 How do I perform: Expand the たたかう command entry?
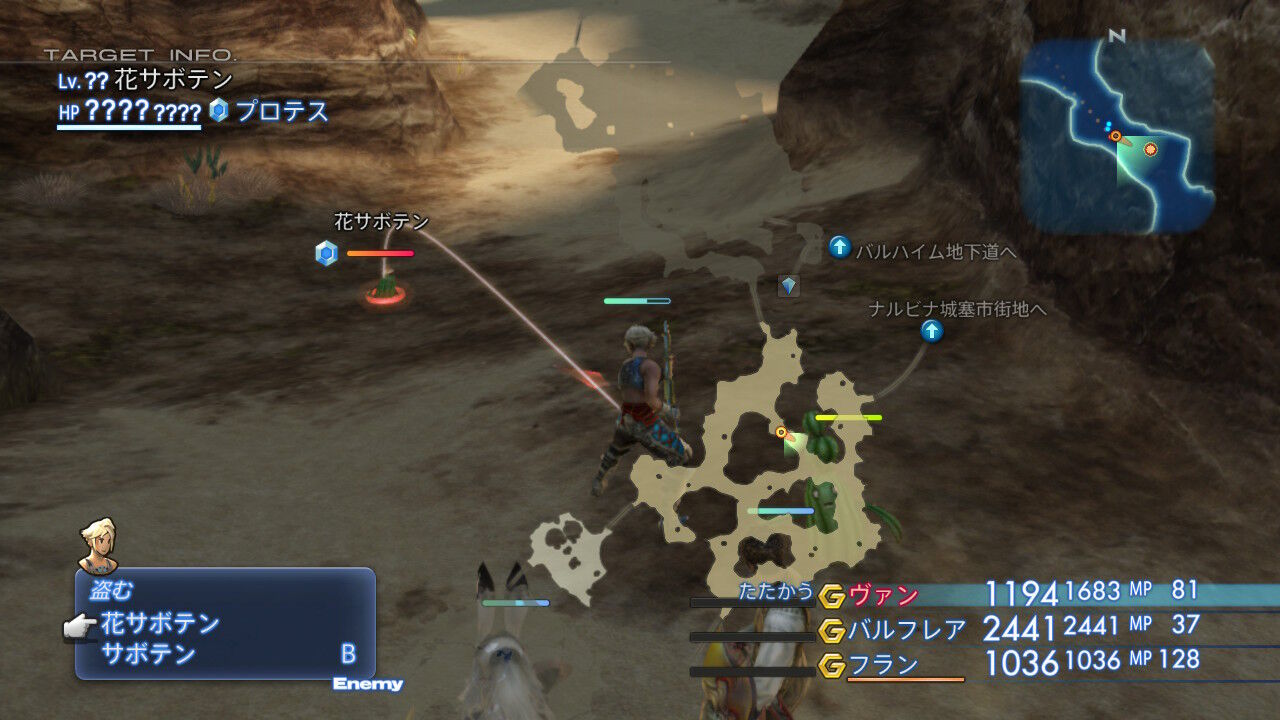click(x=775, y=593)
